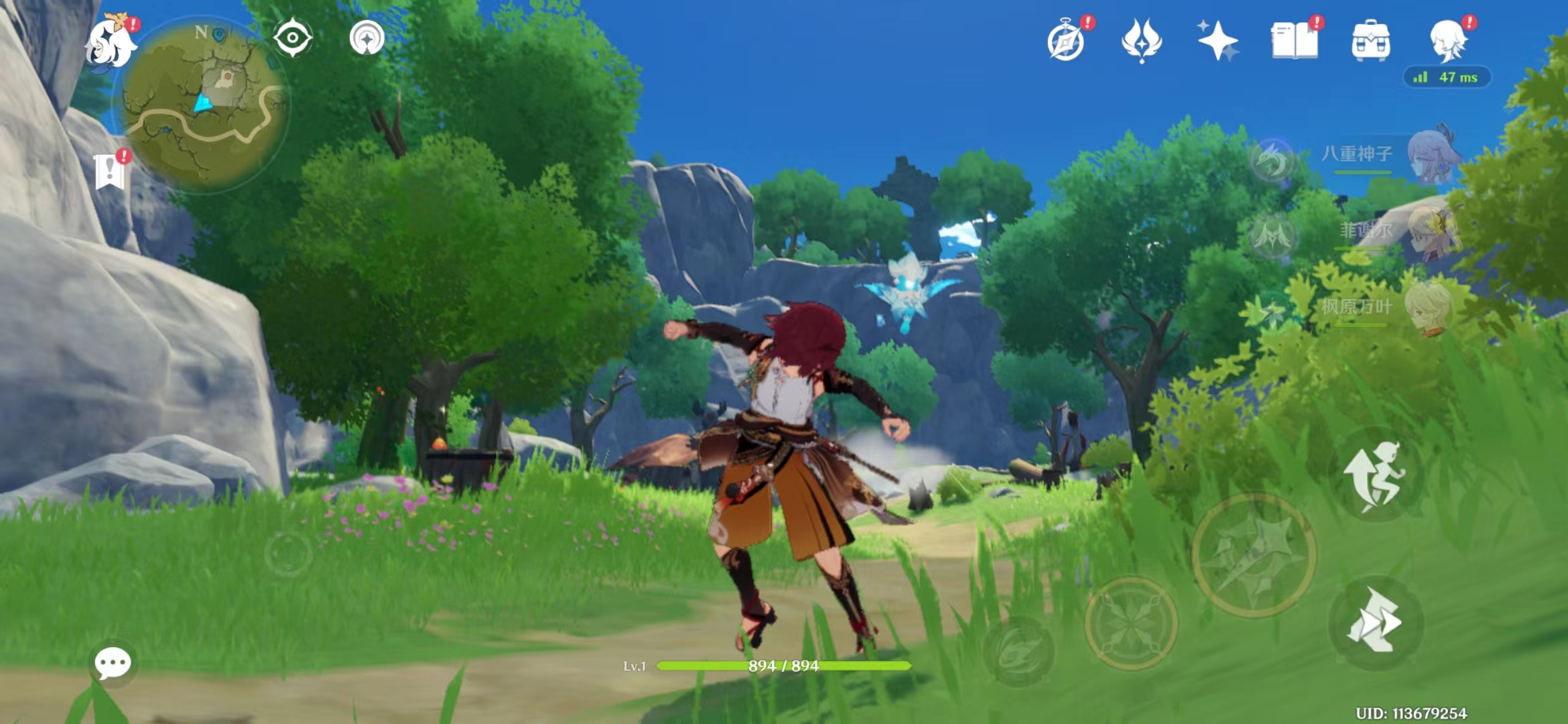Open the character profile head icon

pyautogui.click(x=1447, y=40)
